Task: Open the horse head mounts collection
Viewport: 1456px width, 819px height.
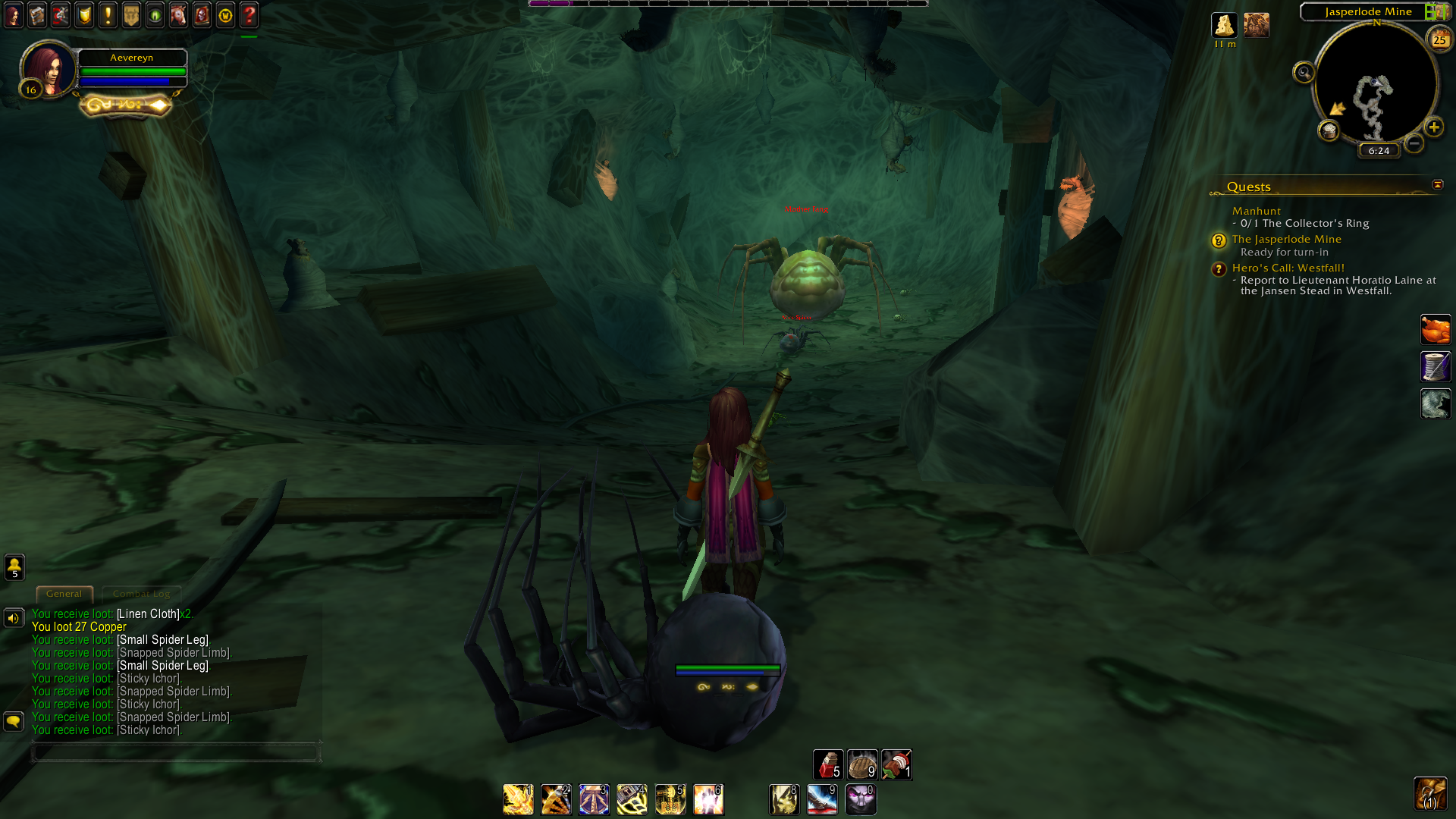Action: [178, 14]
